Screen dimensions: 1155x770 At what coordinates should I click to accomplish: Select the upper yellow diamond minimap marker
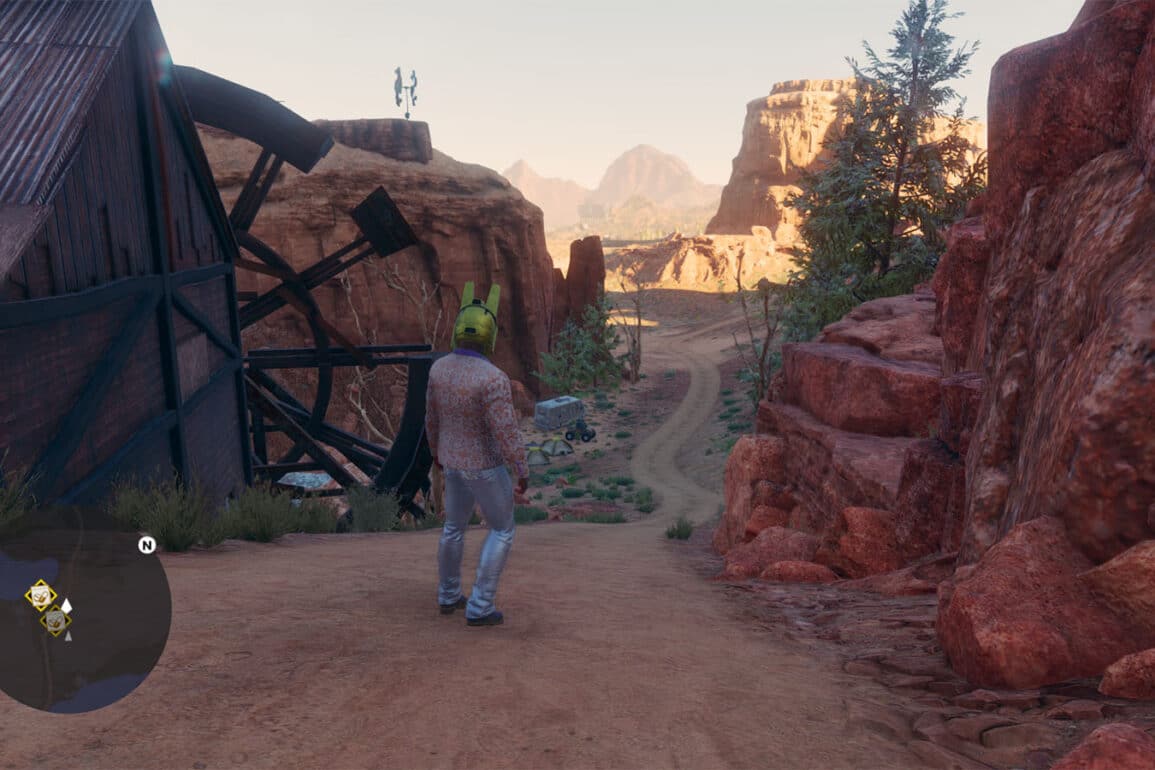[40, 596]
